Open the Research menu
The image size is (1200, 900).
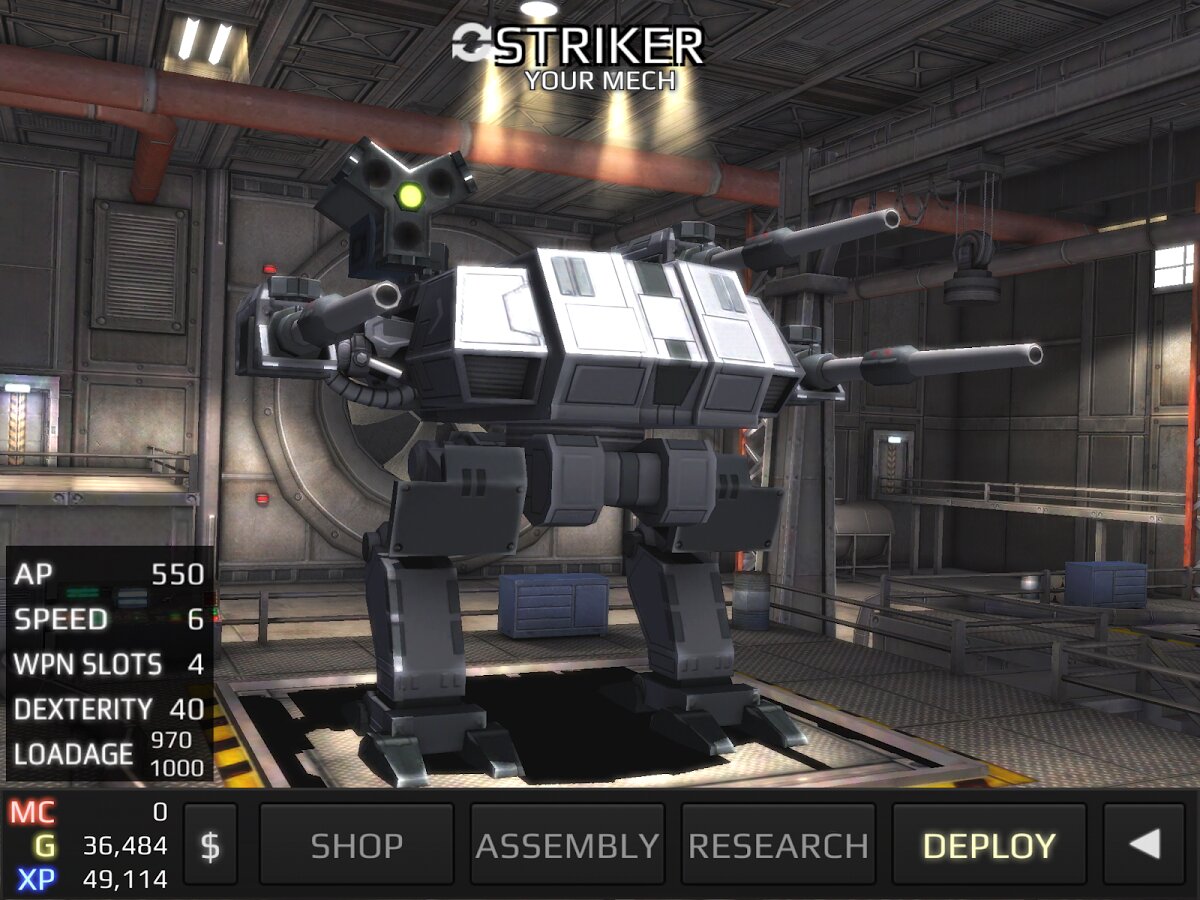pos(778,845)
